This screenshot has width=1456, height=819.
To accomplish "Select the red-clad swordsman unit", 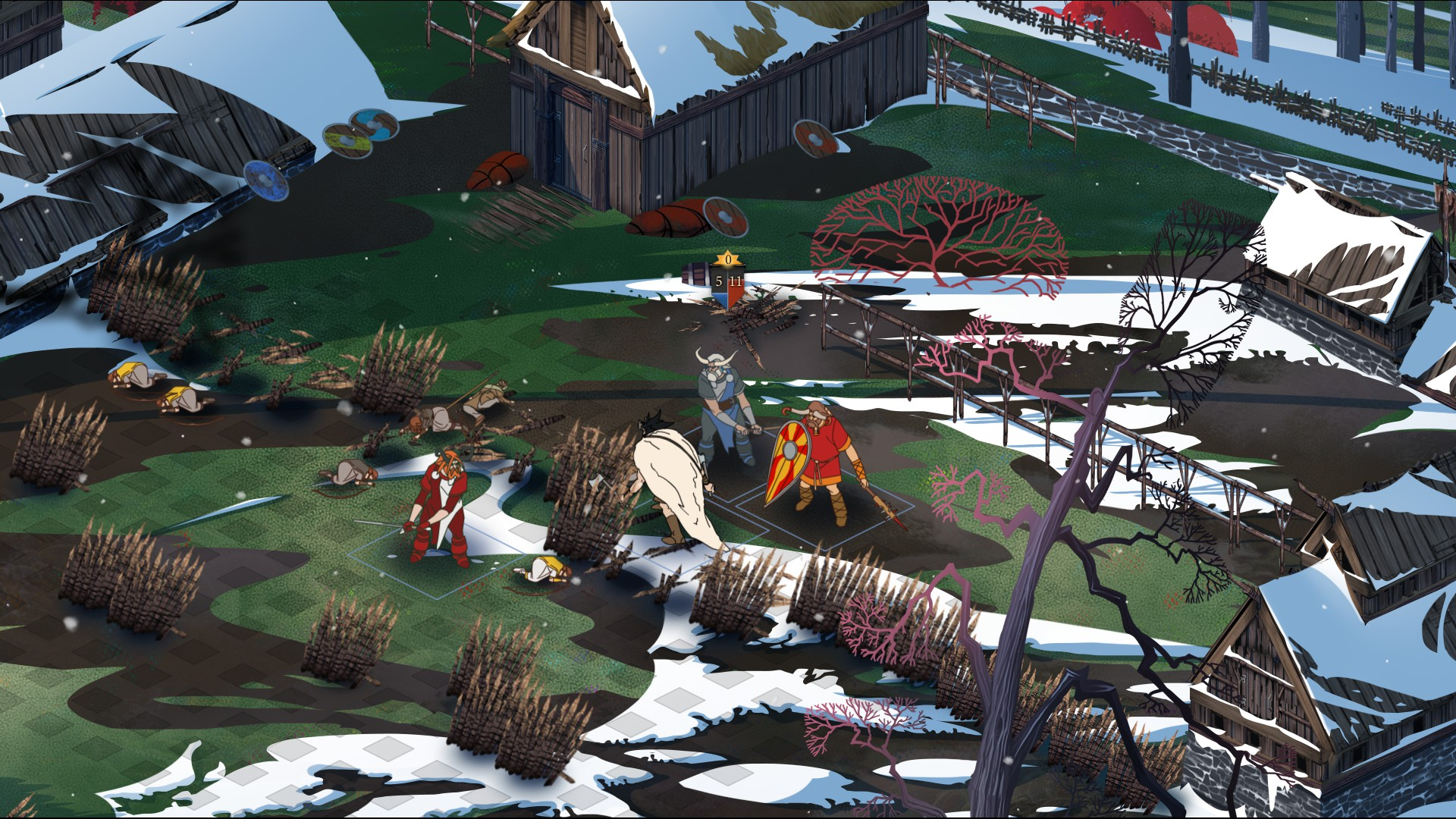I will [x=441, y=507].
